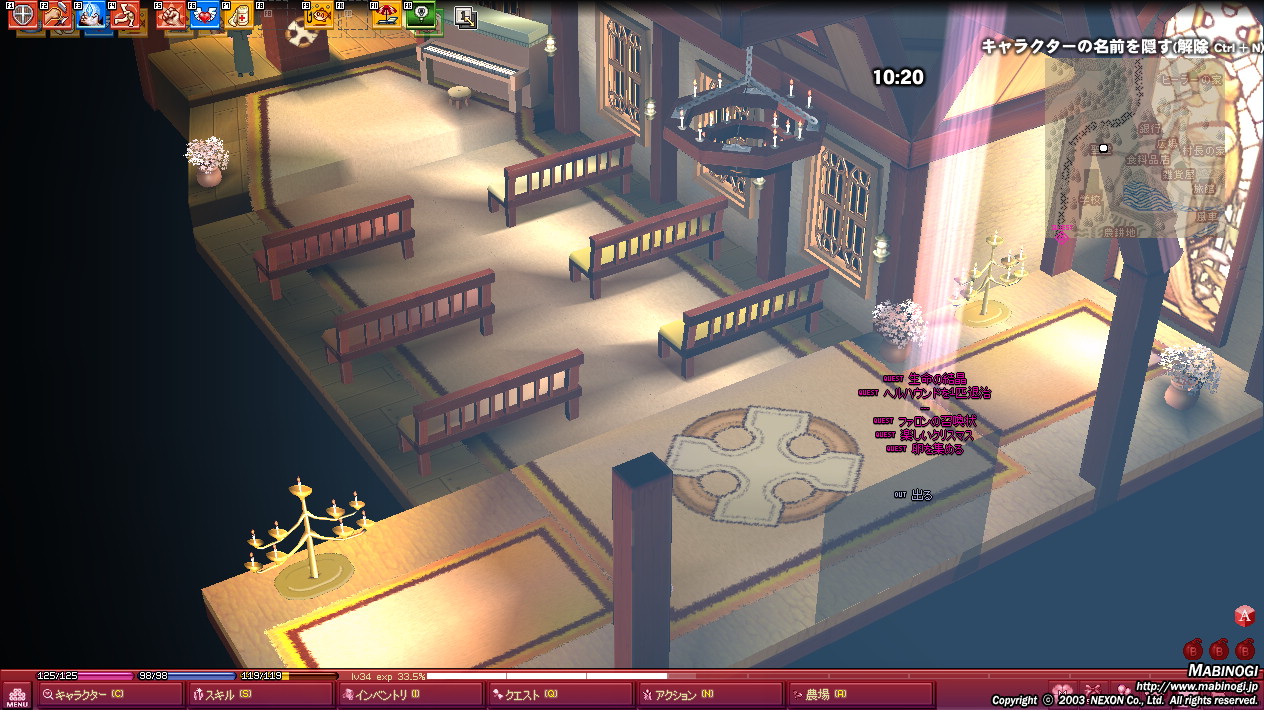This screenshot has height=710, width=1264.
Task: Click the hotbar page switch button
Action: pyautogui.click(x=465, y=16)
